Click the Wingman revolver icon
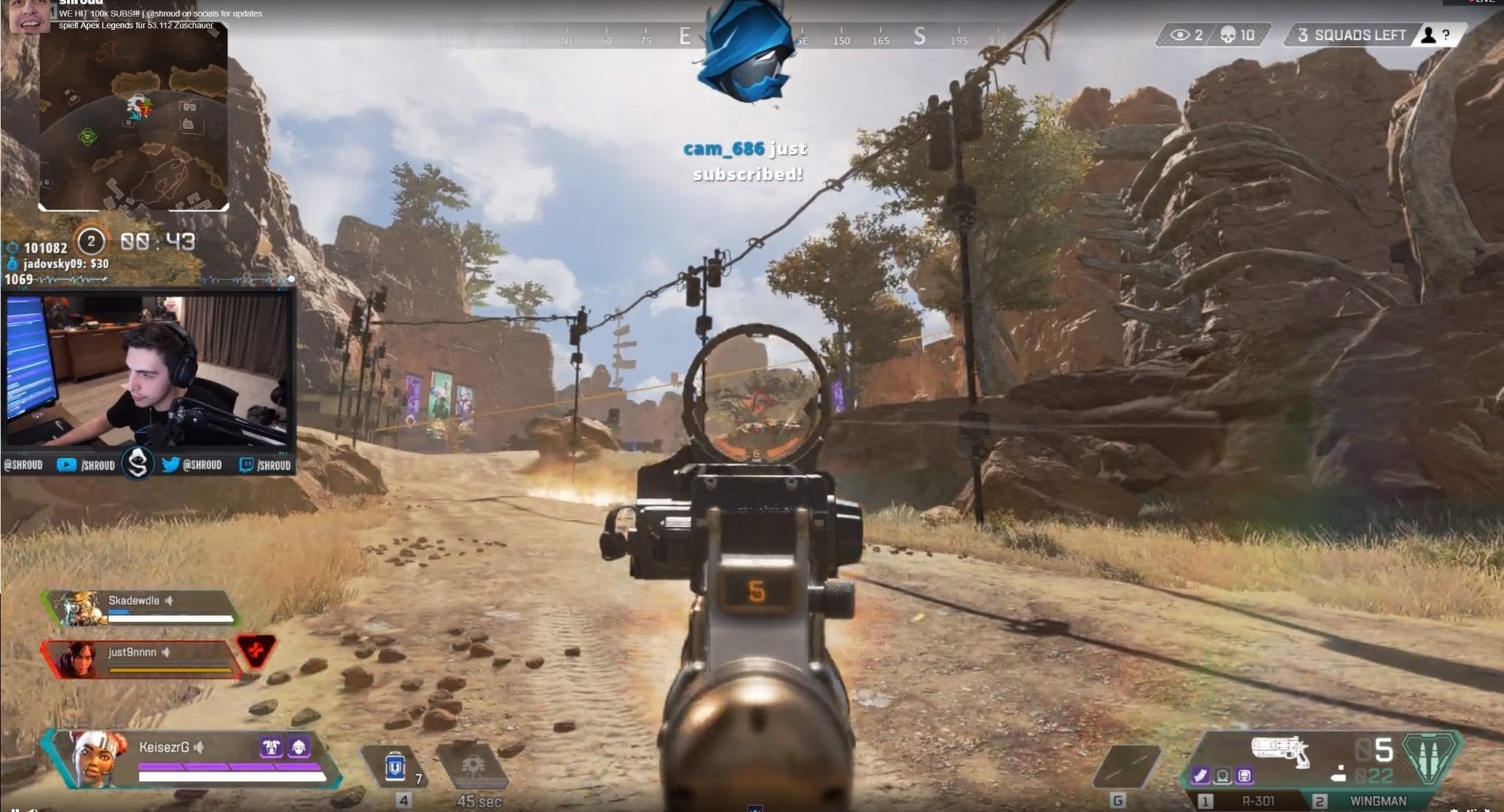This screenshot has width=1504, height=812. click(1280, 750)
